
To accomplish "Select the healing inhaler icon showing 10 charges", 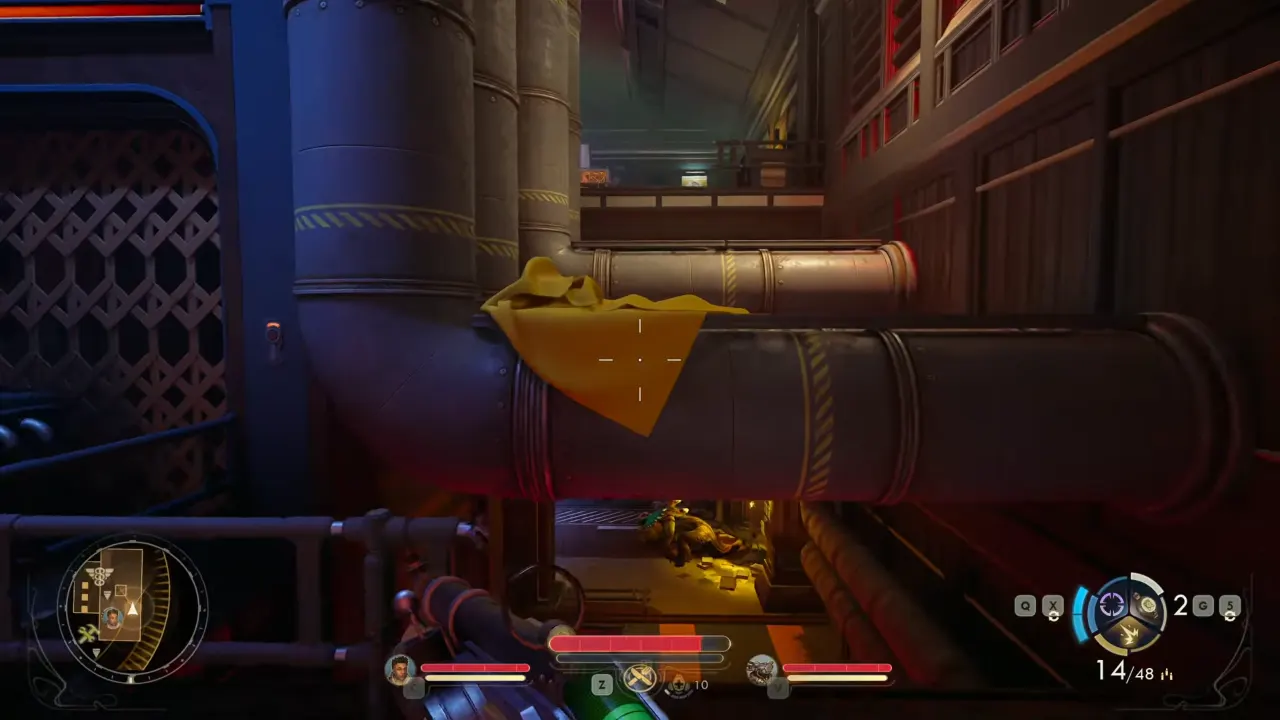I will 679,685.
